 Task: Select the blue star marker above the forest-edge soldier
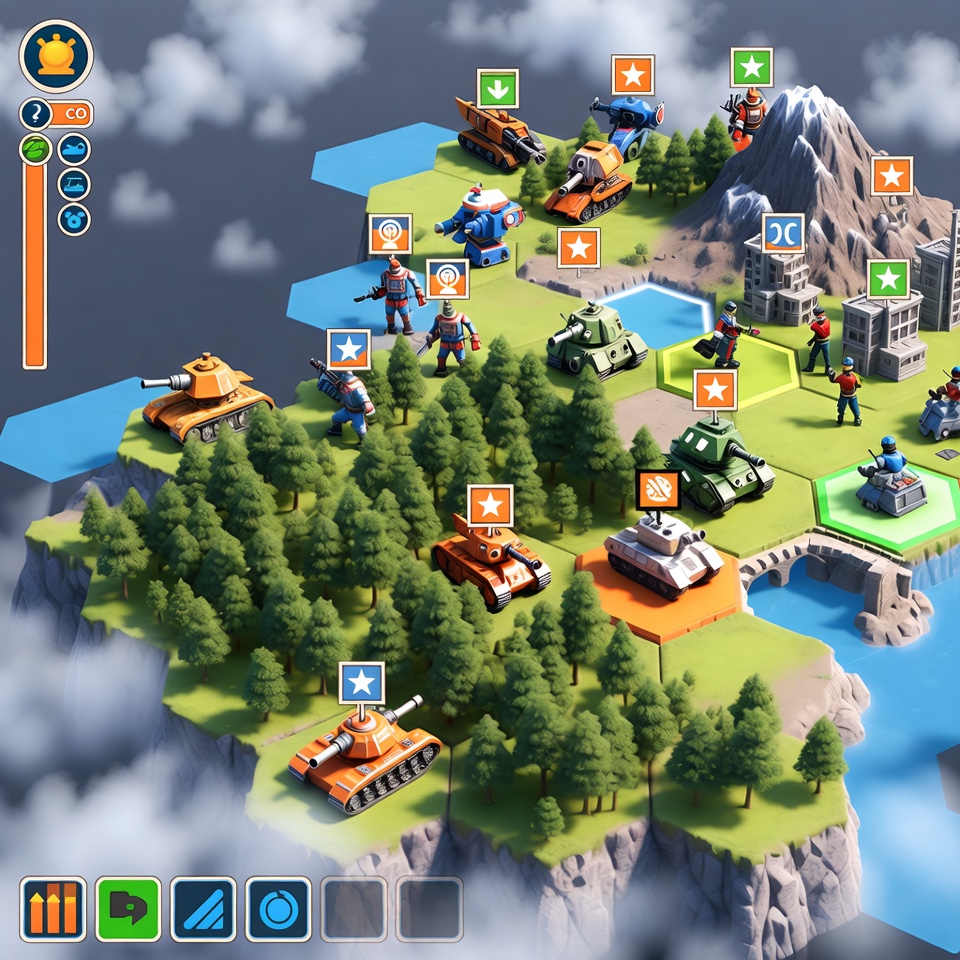[x=348, y=349]
